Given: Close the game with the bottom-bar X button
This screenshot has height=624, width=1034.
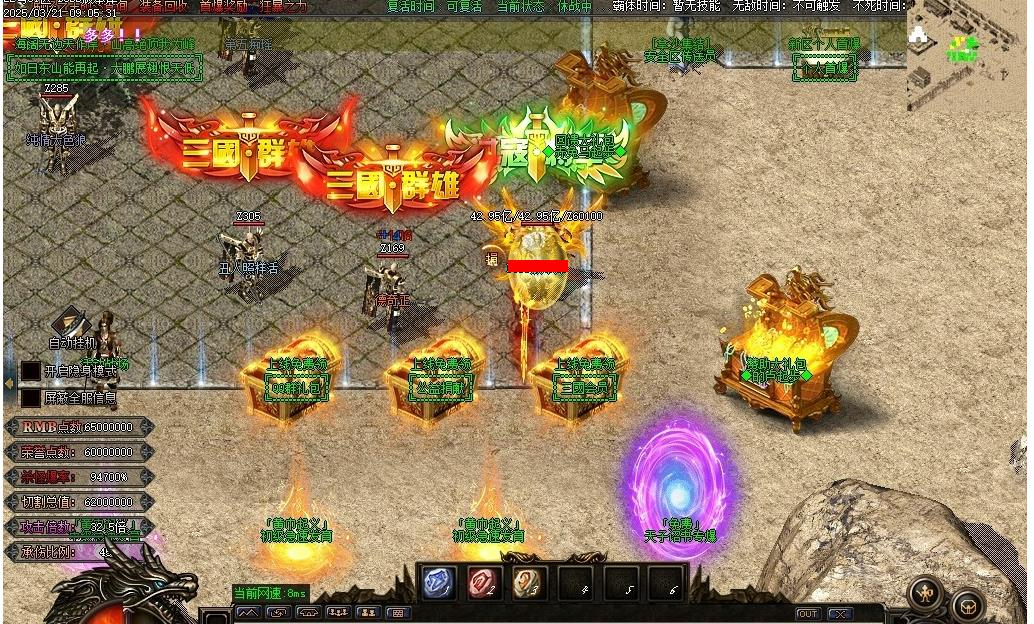Looking at the screenshot, I should [x=840, y=613].
